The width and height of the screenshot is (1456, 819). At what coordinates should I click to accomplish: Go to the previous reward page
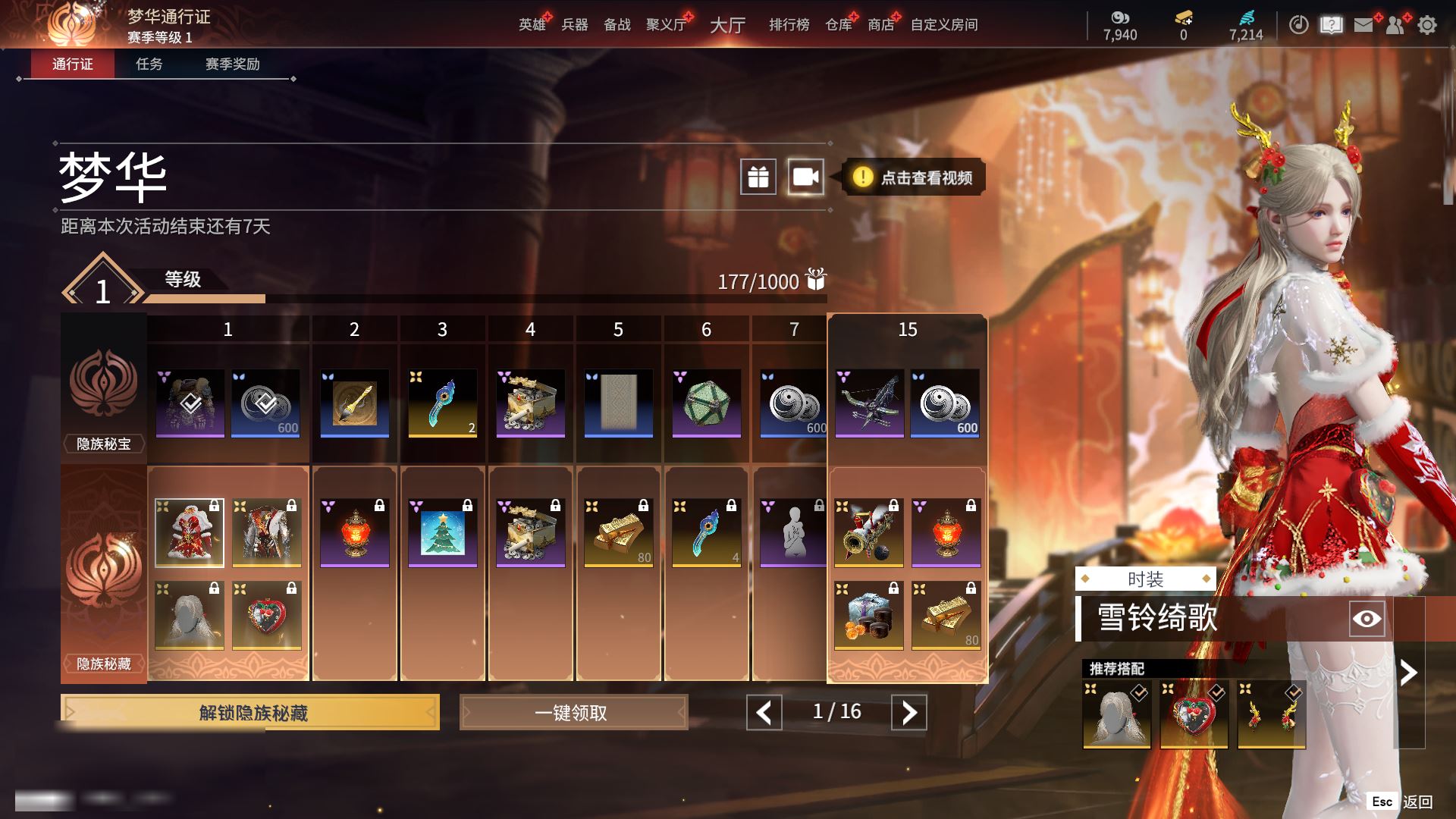[764, 712]
